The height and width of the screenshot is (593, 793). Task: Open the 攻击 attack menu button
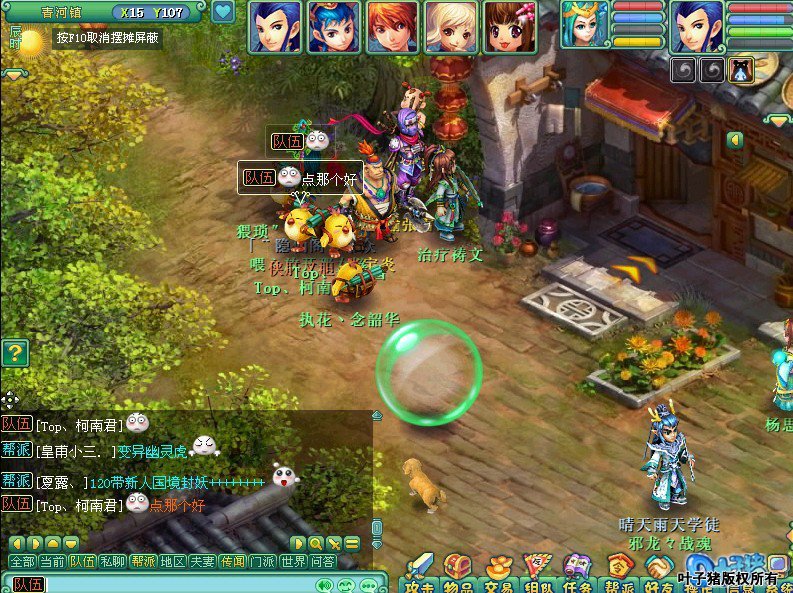(420, 570)
